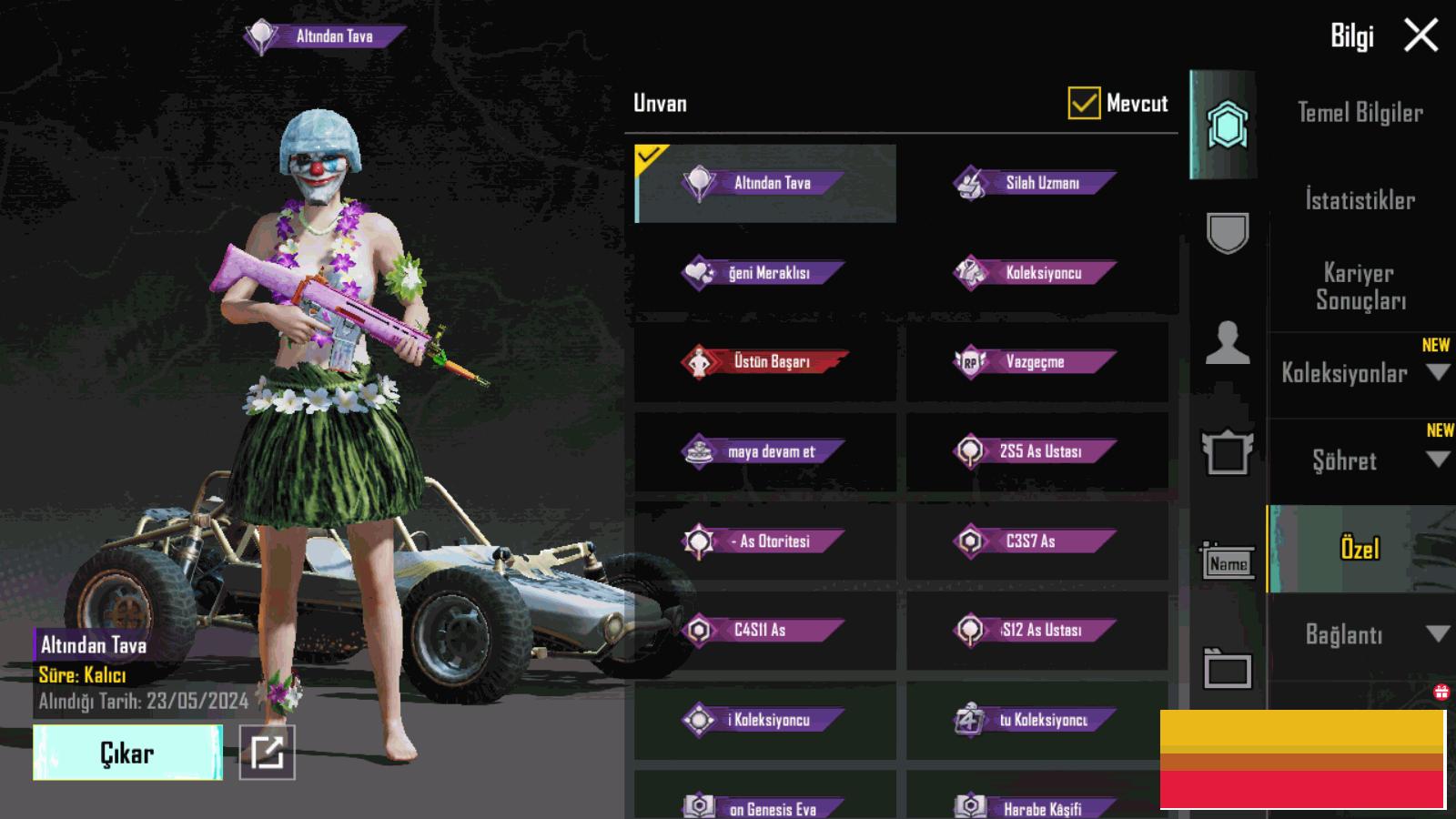
Task: Select the C4S11 As title
Action: tap(765, 630)
